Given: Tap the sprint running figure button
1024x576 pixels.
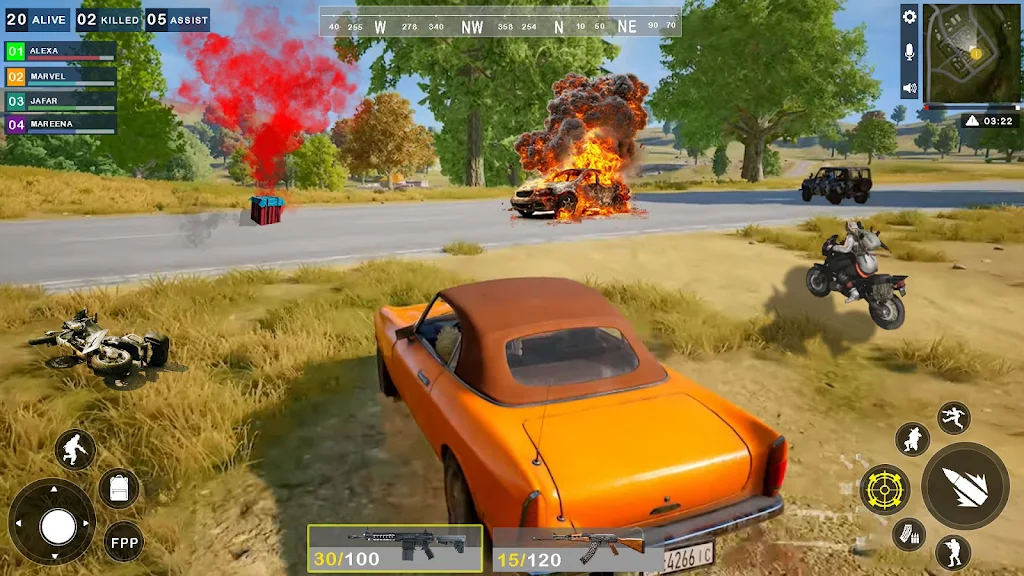Looking at the screenshot, I should 75,449.
